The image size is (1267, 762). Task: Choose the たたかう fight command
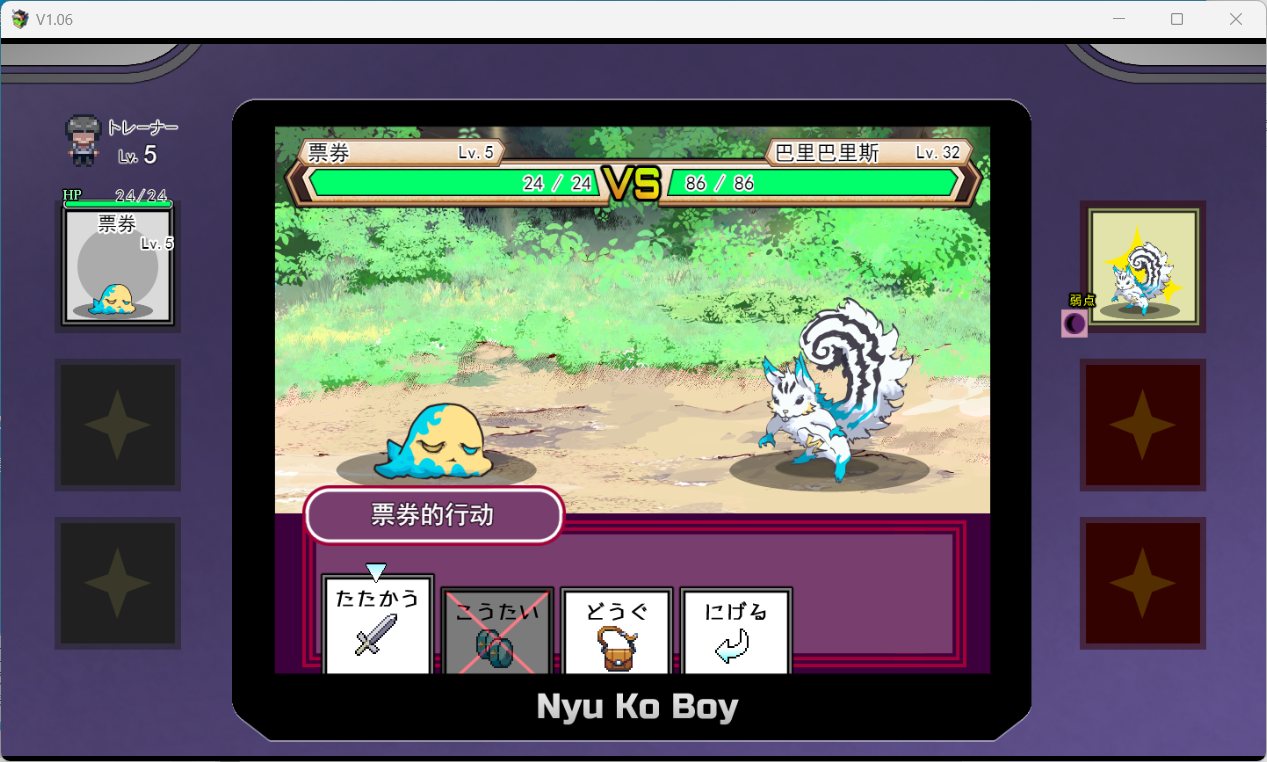point(377,625)
